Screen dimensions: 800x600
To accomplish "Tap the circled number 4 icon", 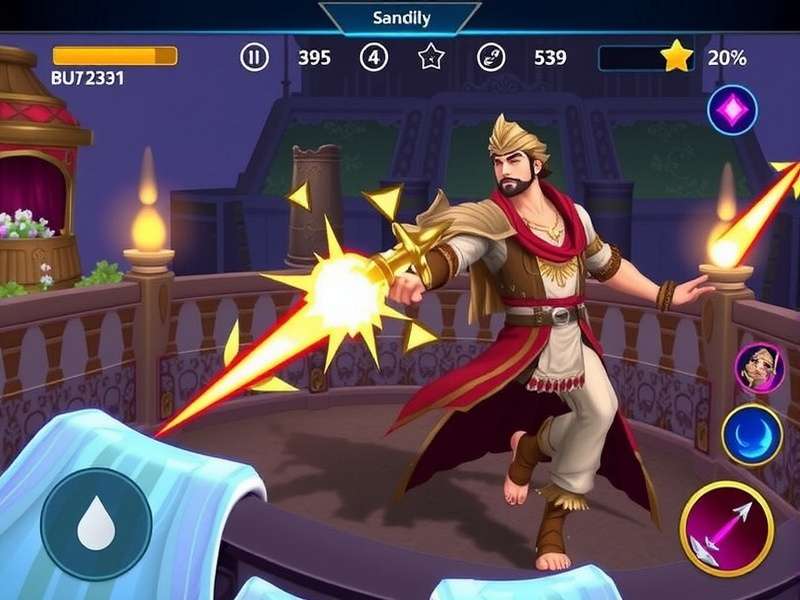I will coord(374,57).
